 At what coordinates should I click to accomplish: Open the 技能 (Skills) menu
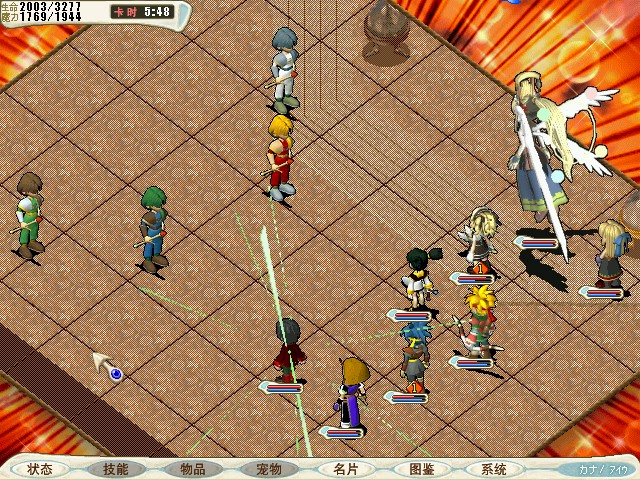116,469
